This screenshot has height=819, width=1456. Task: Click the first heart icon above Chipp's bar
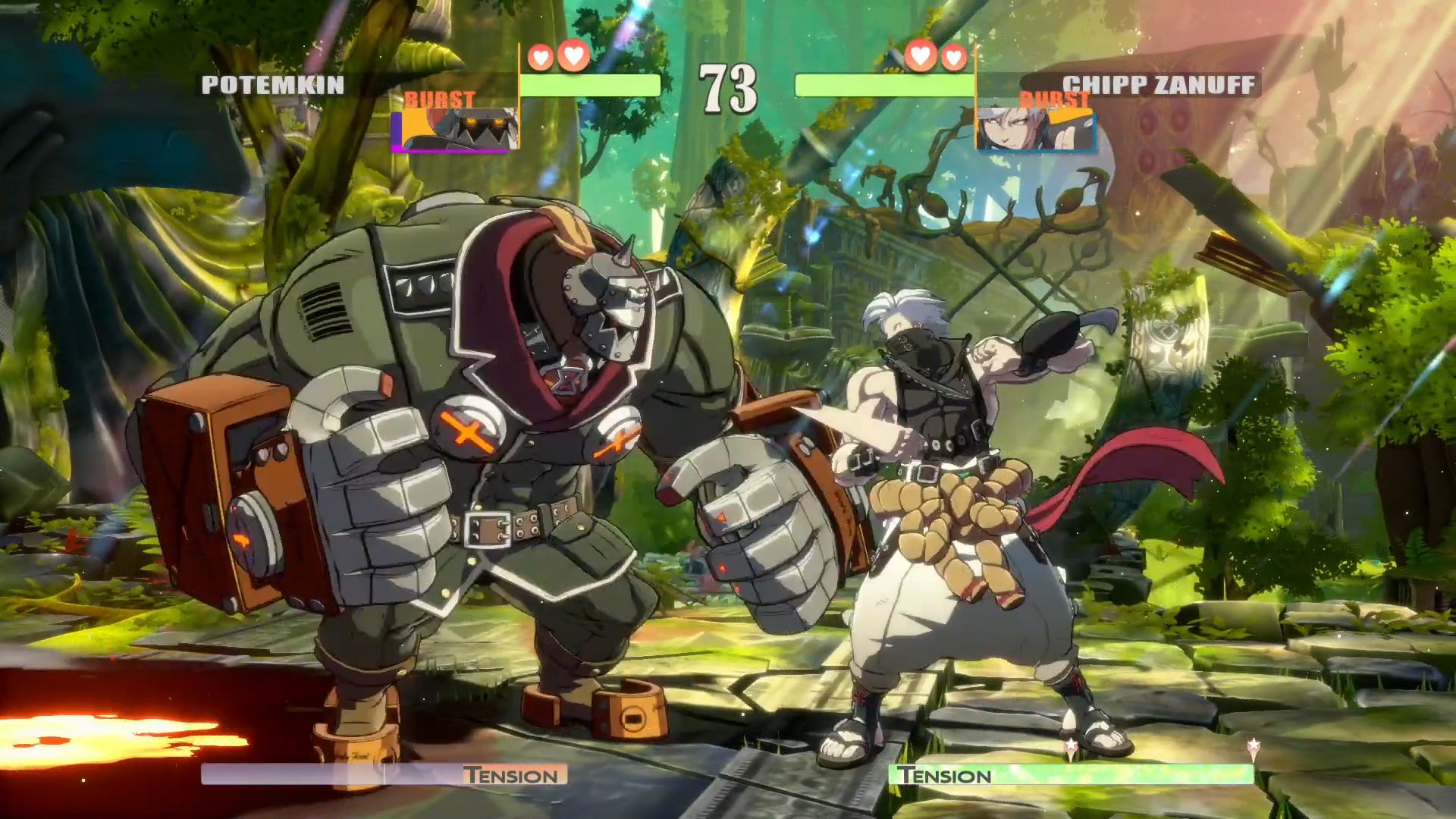click(920, 55)
